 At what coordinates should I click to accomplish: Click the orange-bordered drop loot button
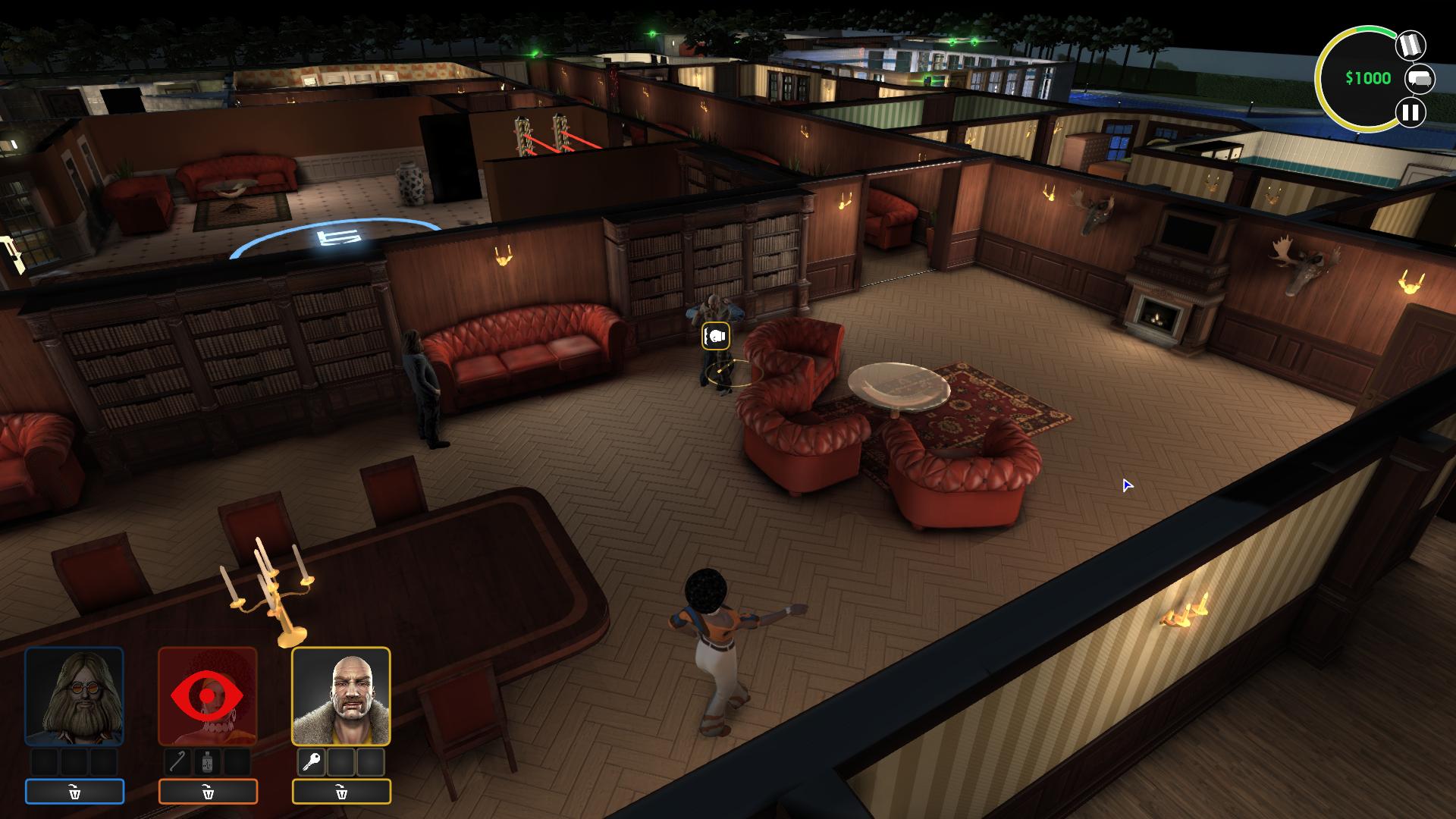tap(208, 792)
